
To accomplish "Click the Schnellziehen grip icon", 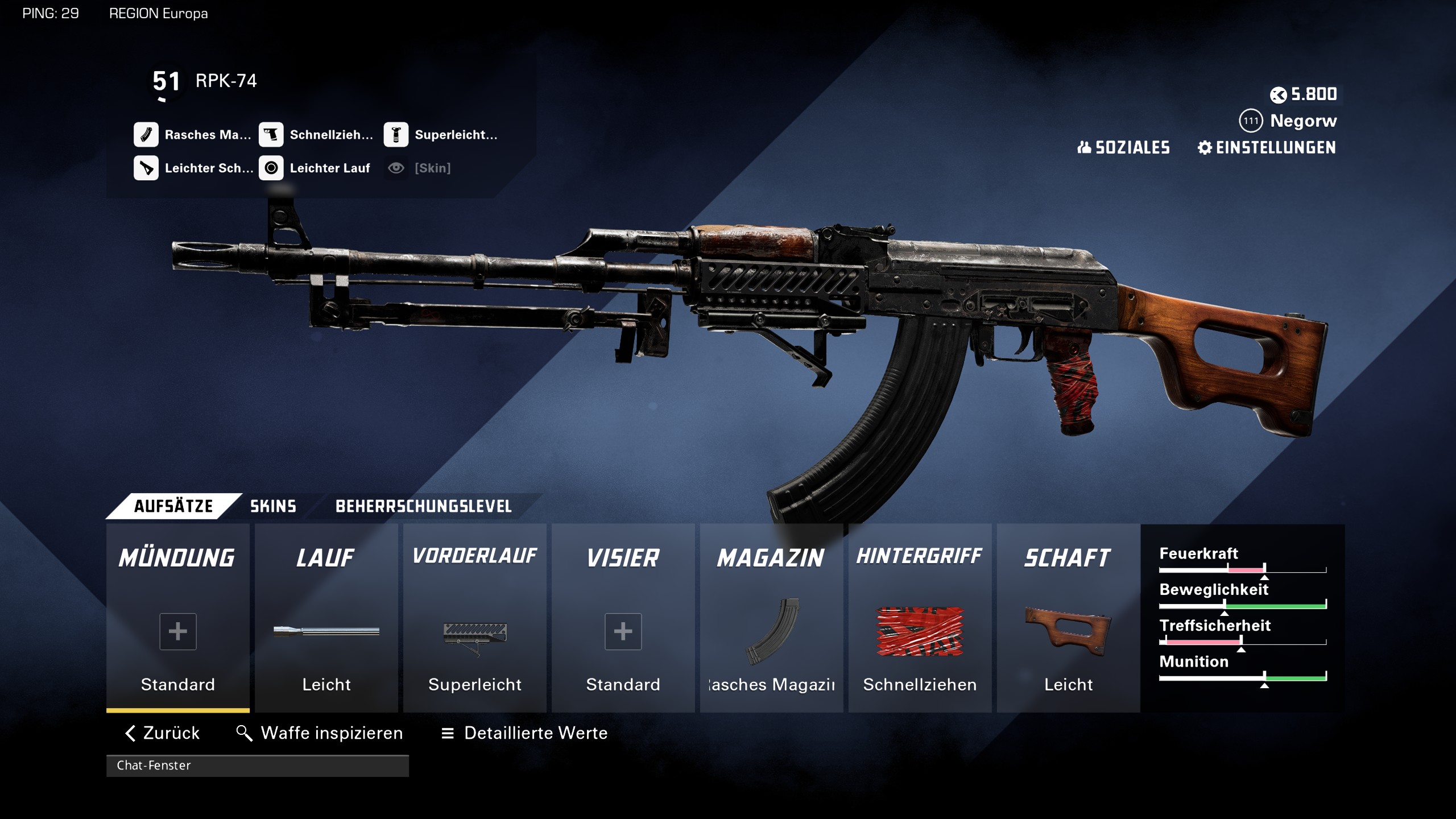I will click(x=272, y=135).
